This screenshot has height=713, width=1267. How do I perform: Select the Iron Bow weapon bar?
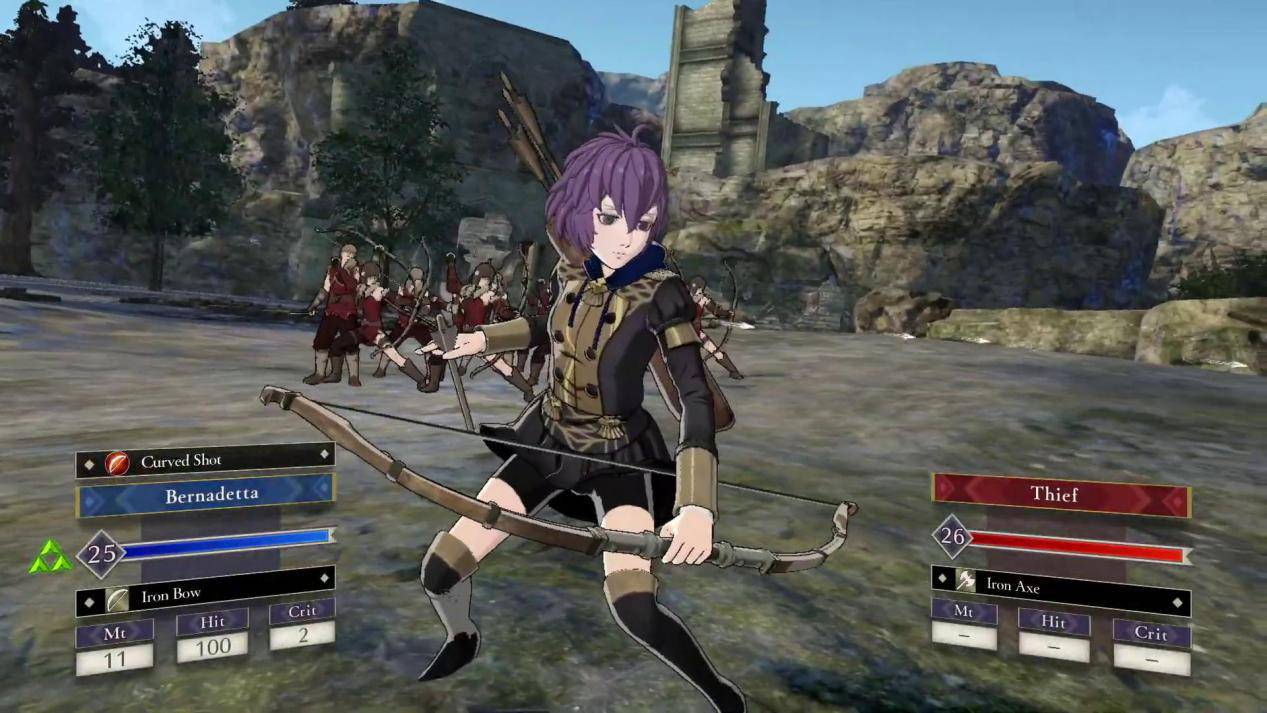(205, 595)
